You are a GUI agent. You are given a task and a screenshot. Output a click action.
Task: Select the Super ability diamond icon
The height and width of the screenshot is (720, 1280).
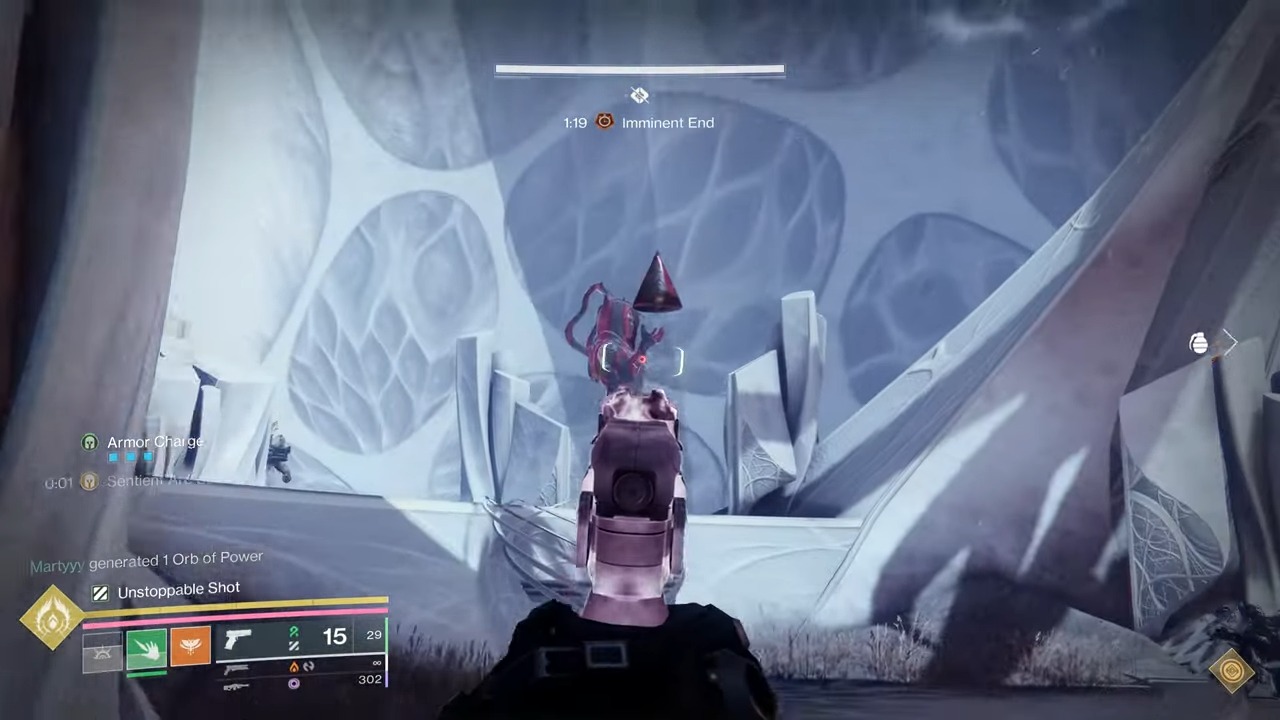pos(50,618)
